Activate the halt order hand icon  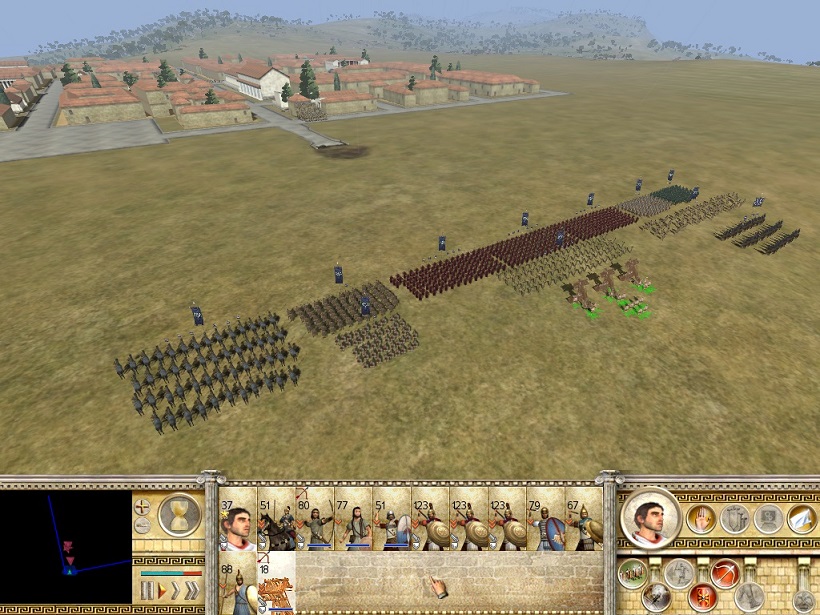pos(702,518)
